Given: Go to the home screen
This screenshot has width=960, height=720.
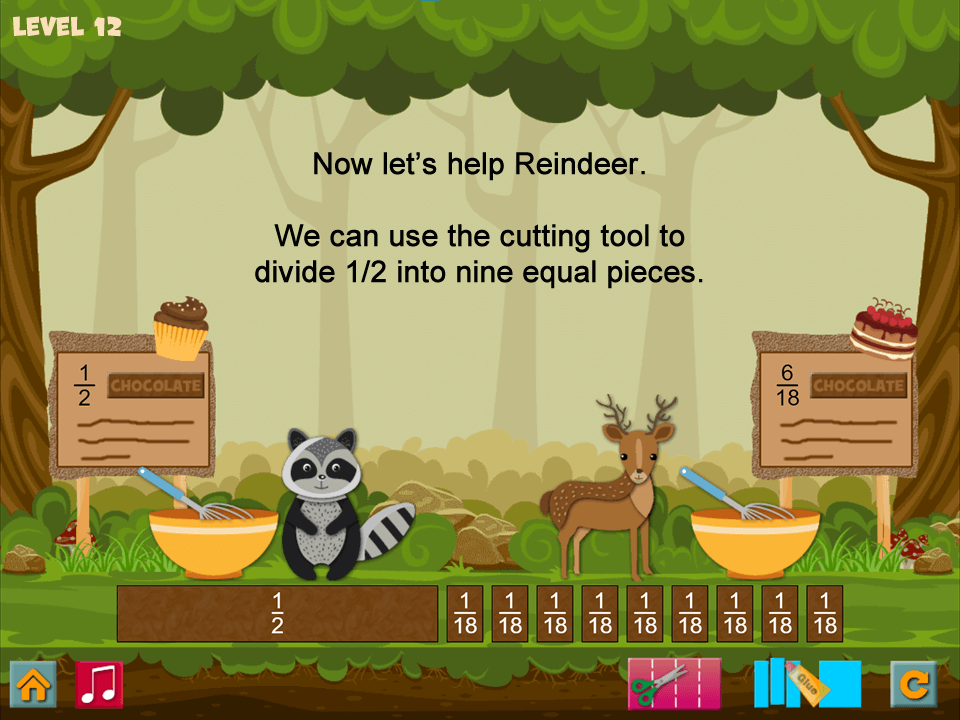Looking at the screenshot, I should coord(33,684).
